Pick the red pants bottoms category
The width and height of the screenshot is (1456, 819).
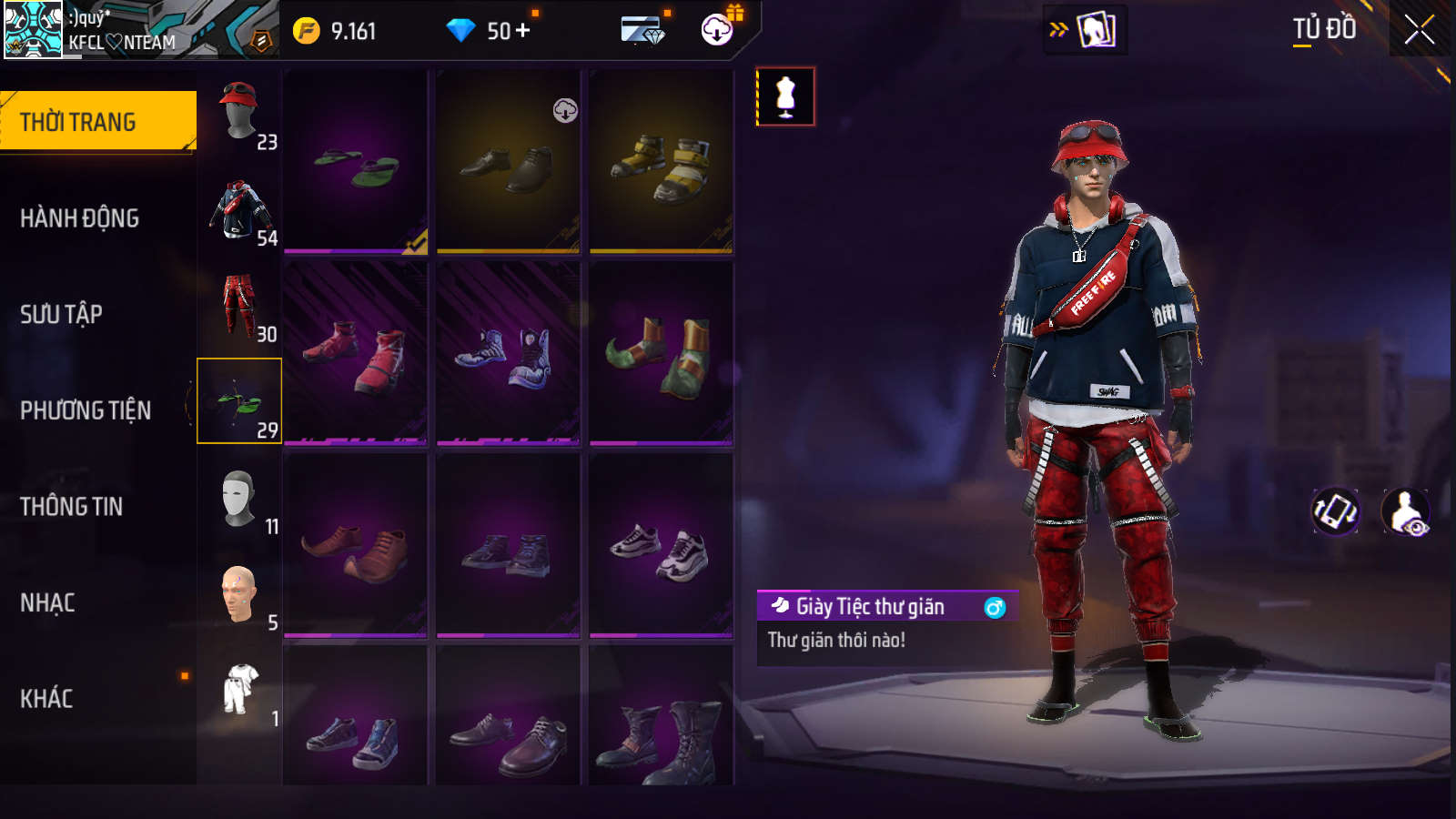pos(239,306)
